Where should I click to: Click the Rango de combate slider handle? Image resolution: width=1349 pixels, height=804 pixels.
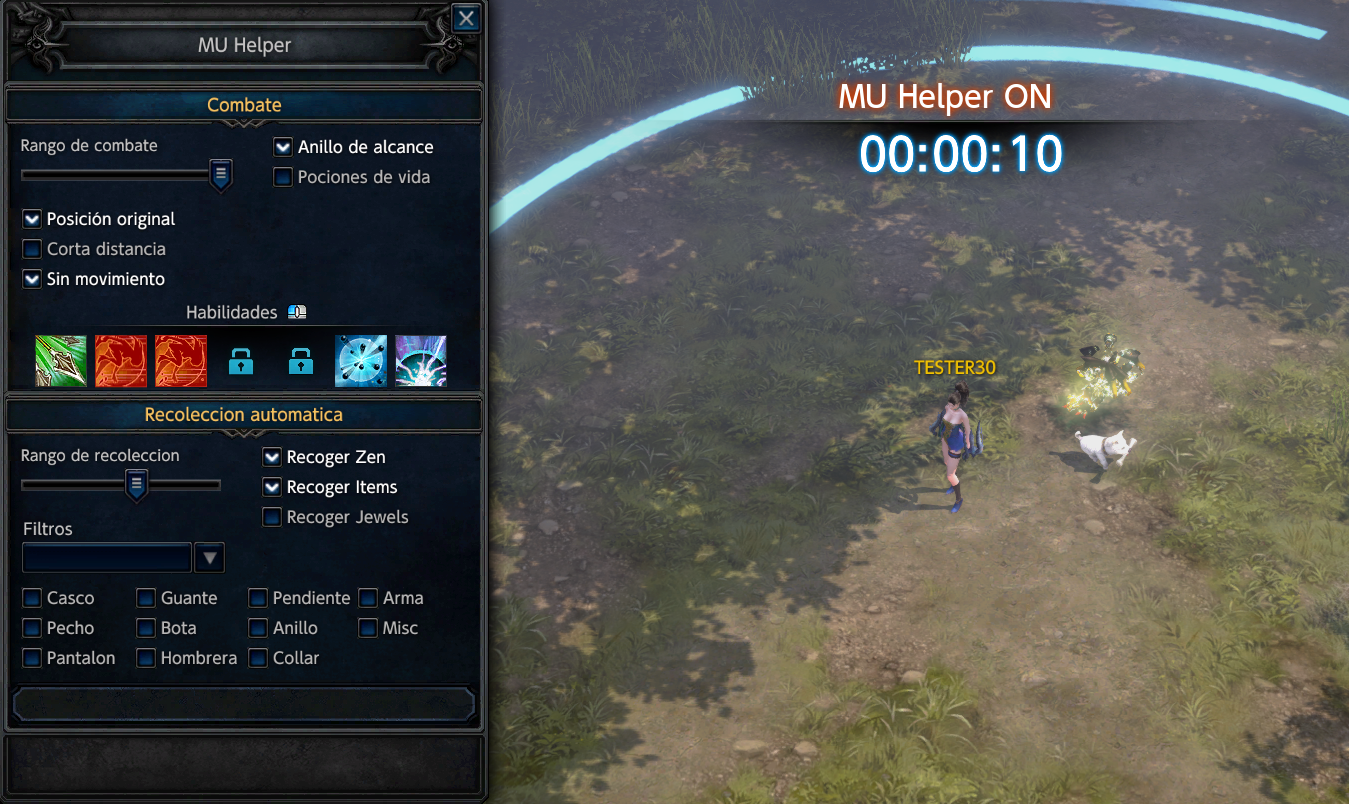[x=221, y=175]
